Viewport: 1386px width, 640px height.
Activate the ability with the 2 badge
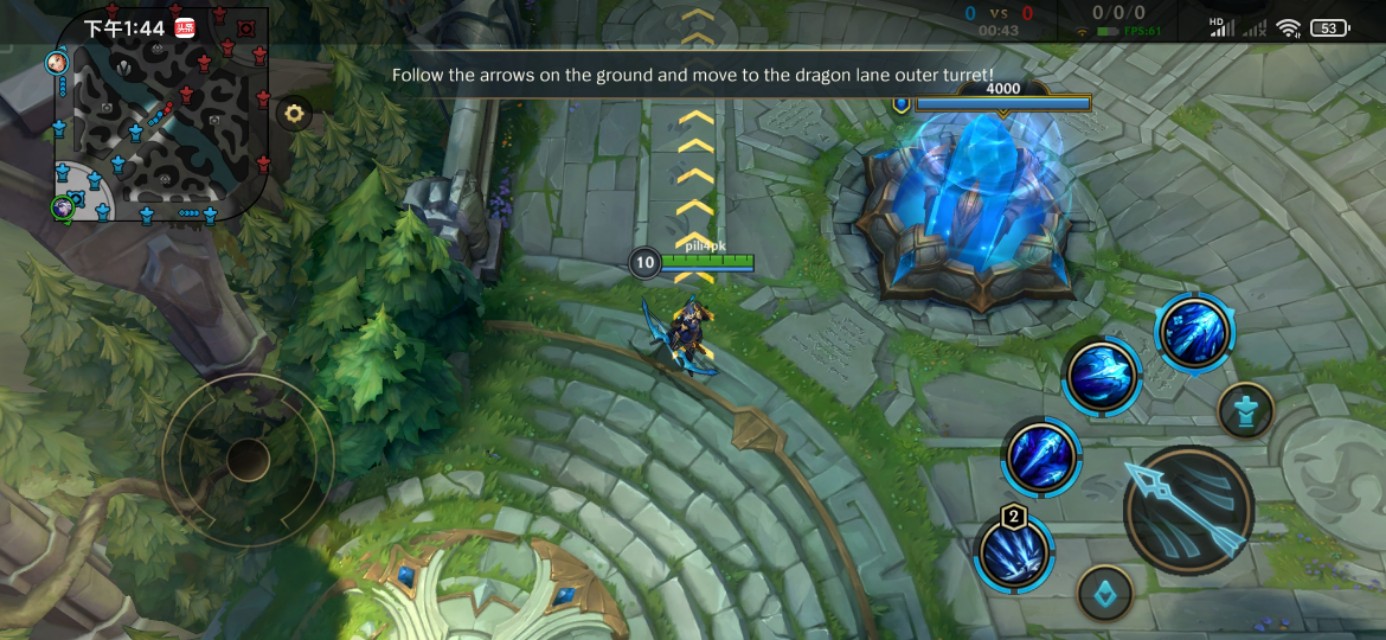pos(1013,551)
